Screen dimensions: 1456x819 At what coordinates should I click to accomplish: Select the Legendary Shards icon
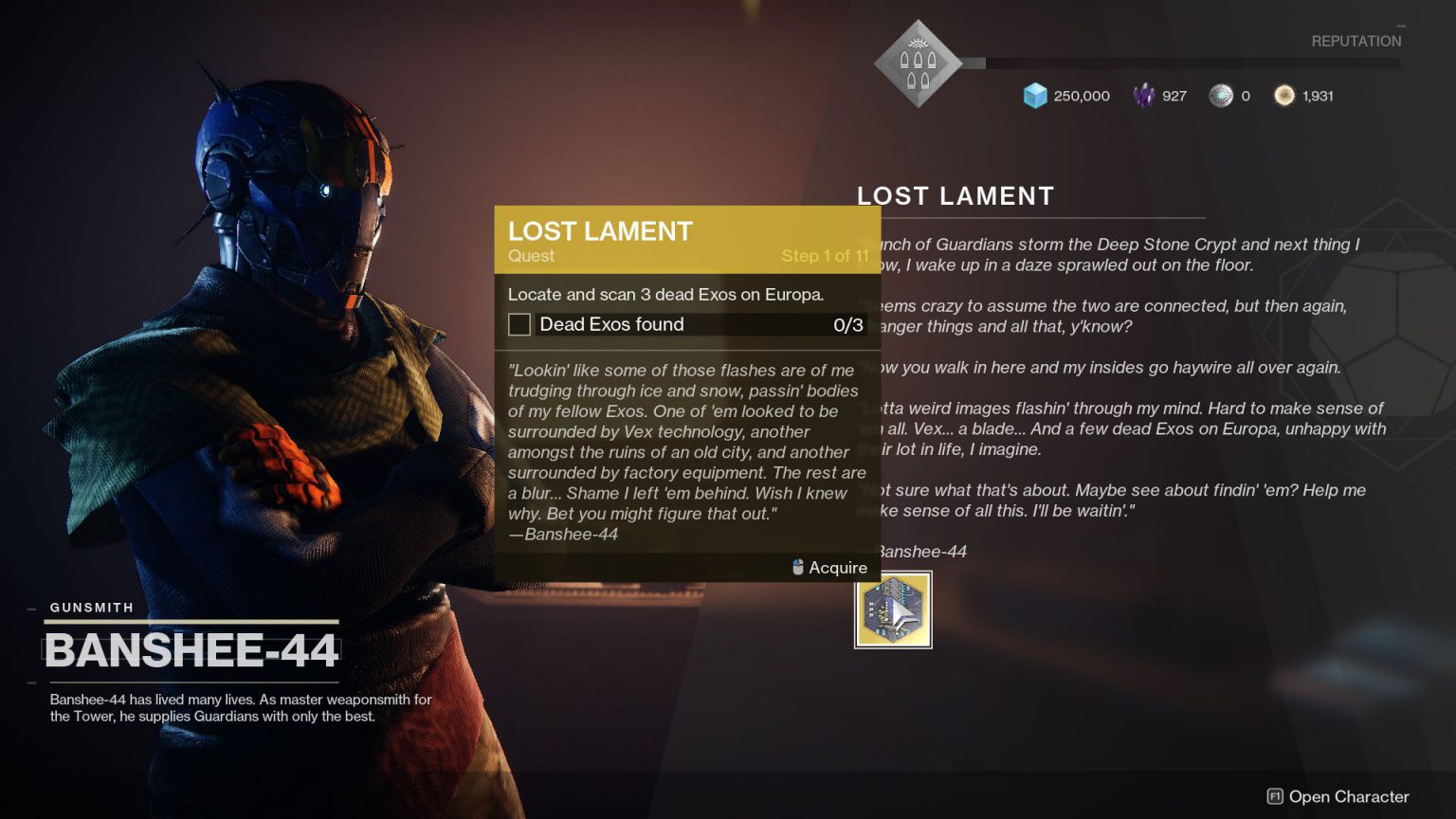[1146, 96]
